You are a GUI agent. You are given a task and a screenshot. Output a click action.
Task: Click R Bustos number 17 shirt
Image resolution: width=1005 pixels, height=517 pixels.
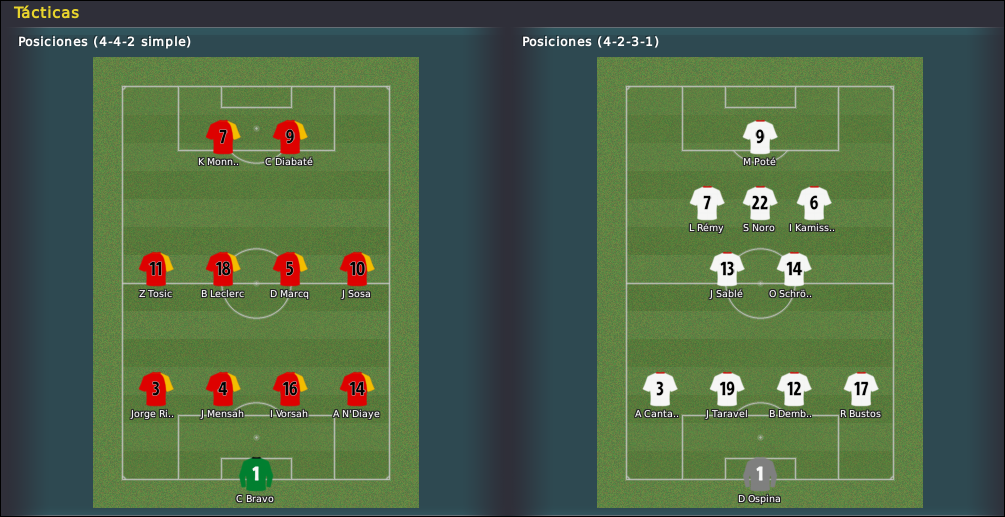point(861,389)
